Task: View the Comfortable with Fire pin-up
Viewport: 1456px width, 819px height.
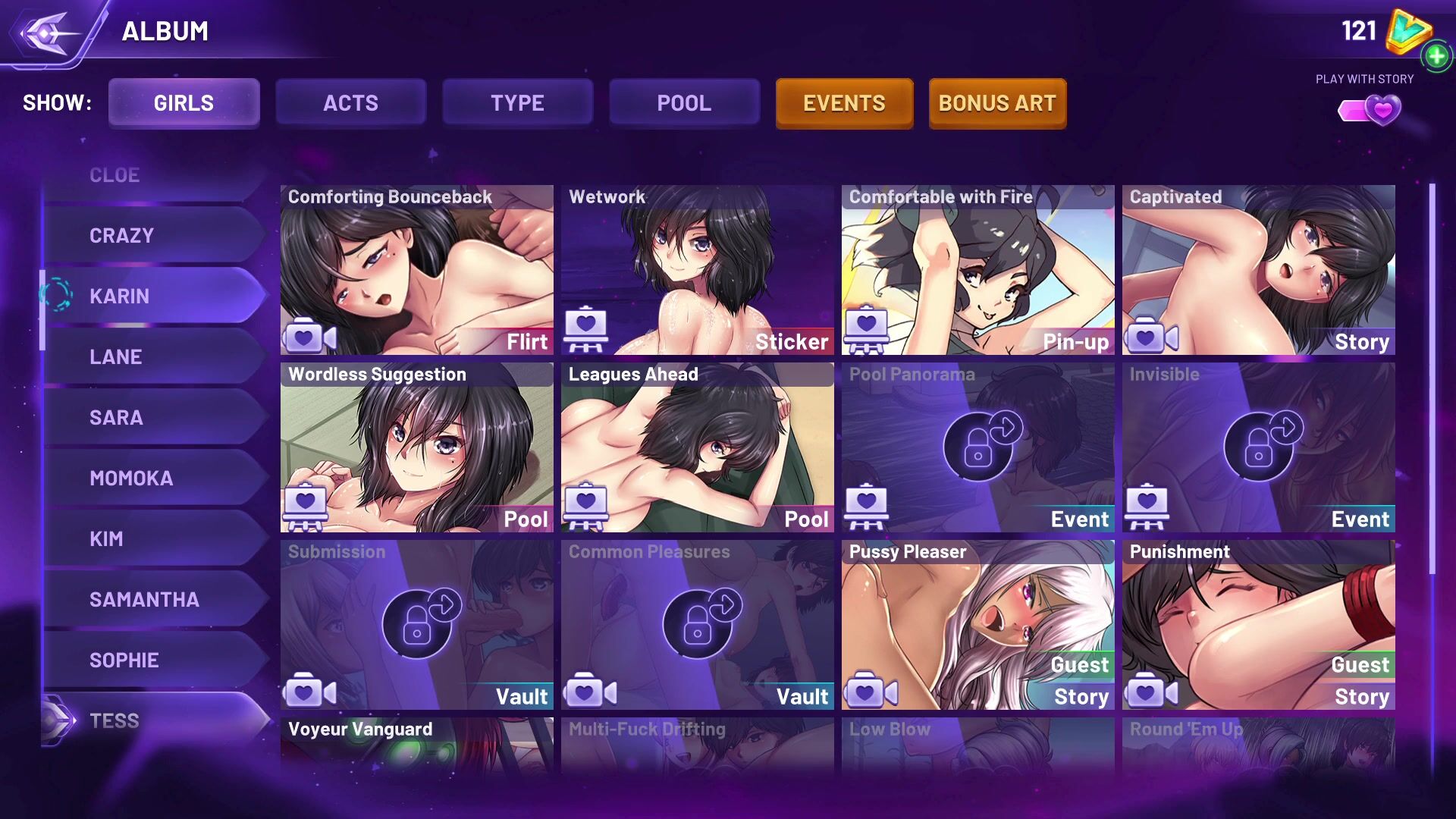Action: [x=977, y=270]
